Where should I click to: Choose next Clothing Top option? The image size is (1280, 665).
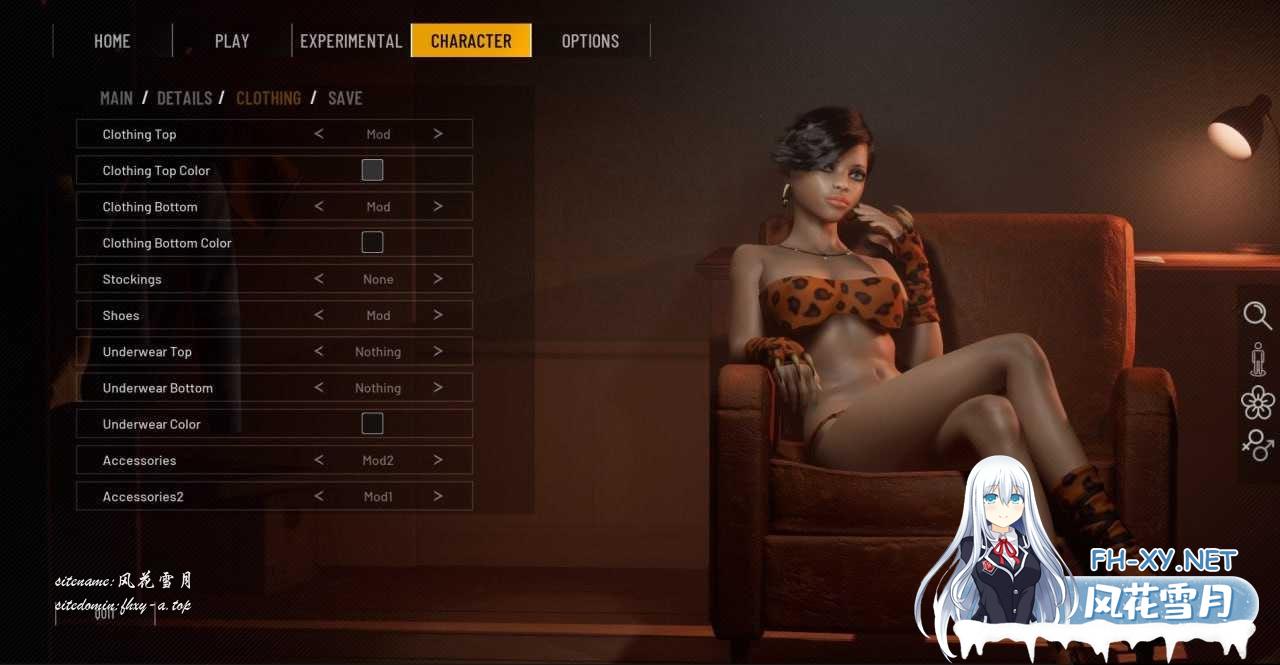(x=438, y=134)
